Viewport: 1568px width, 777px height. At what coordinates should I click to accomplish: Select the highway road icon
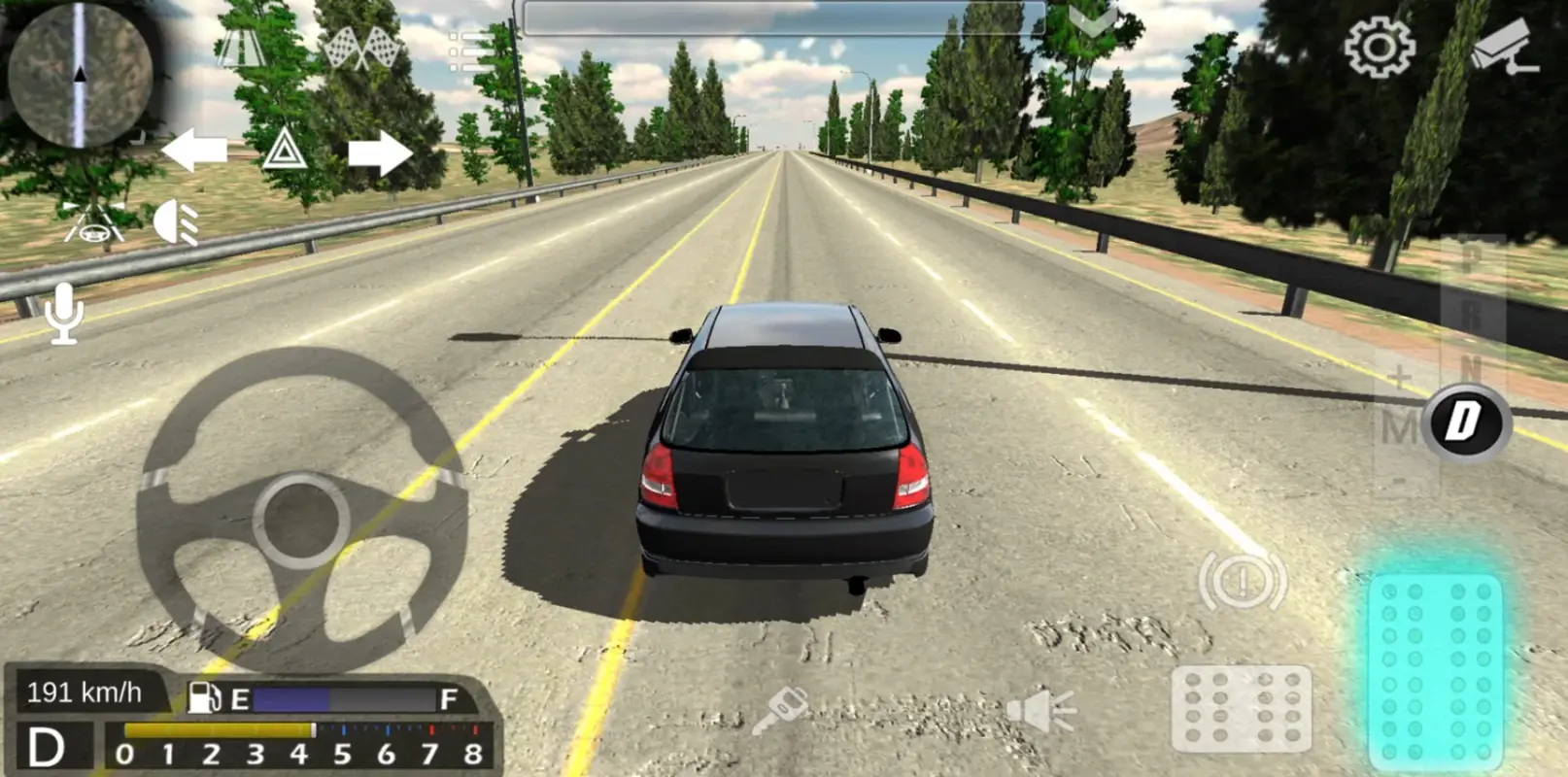click(x=240, y=47)
